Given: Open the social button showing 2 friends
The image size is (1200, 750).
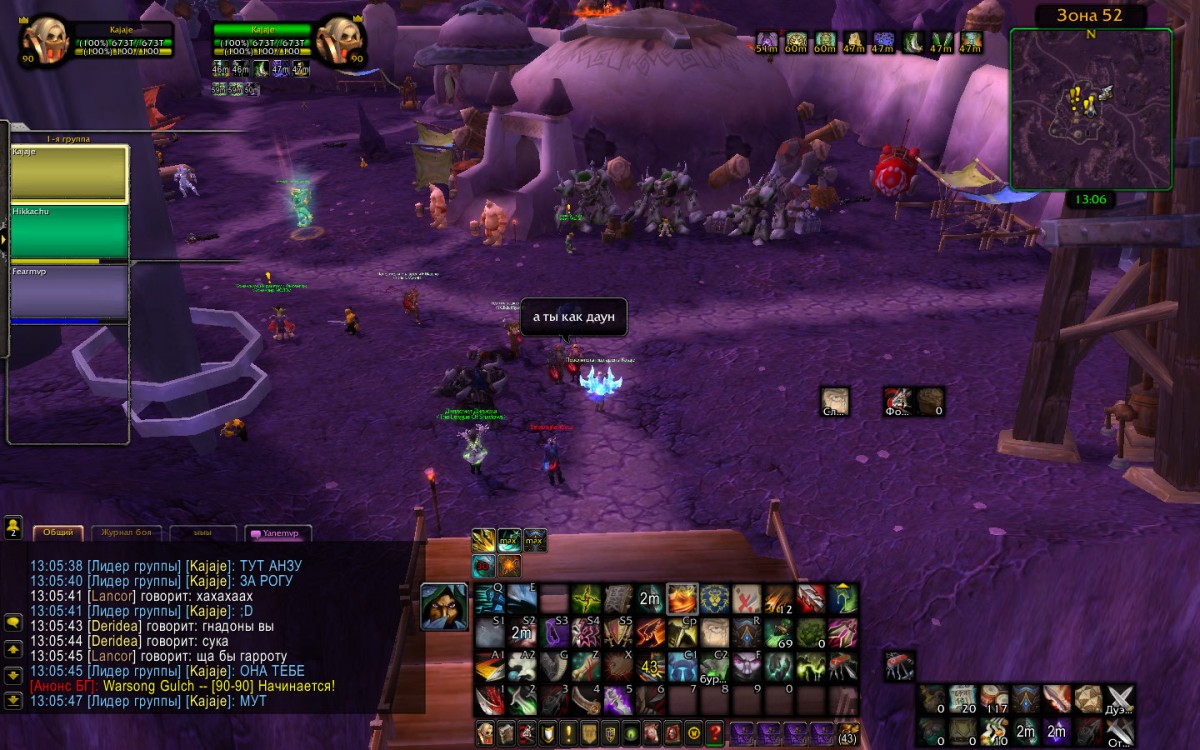Looking at the screenshot, I should pos(14,526).
